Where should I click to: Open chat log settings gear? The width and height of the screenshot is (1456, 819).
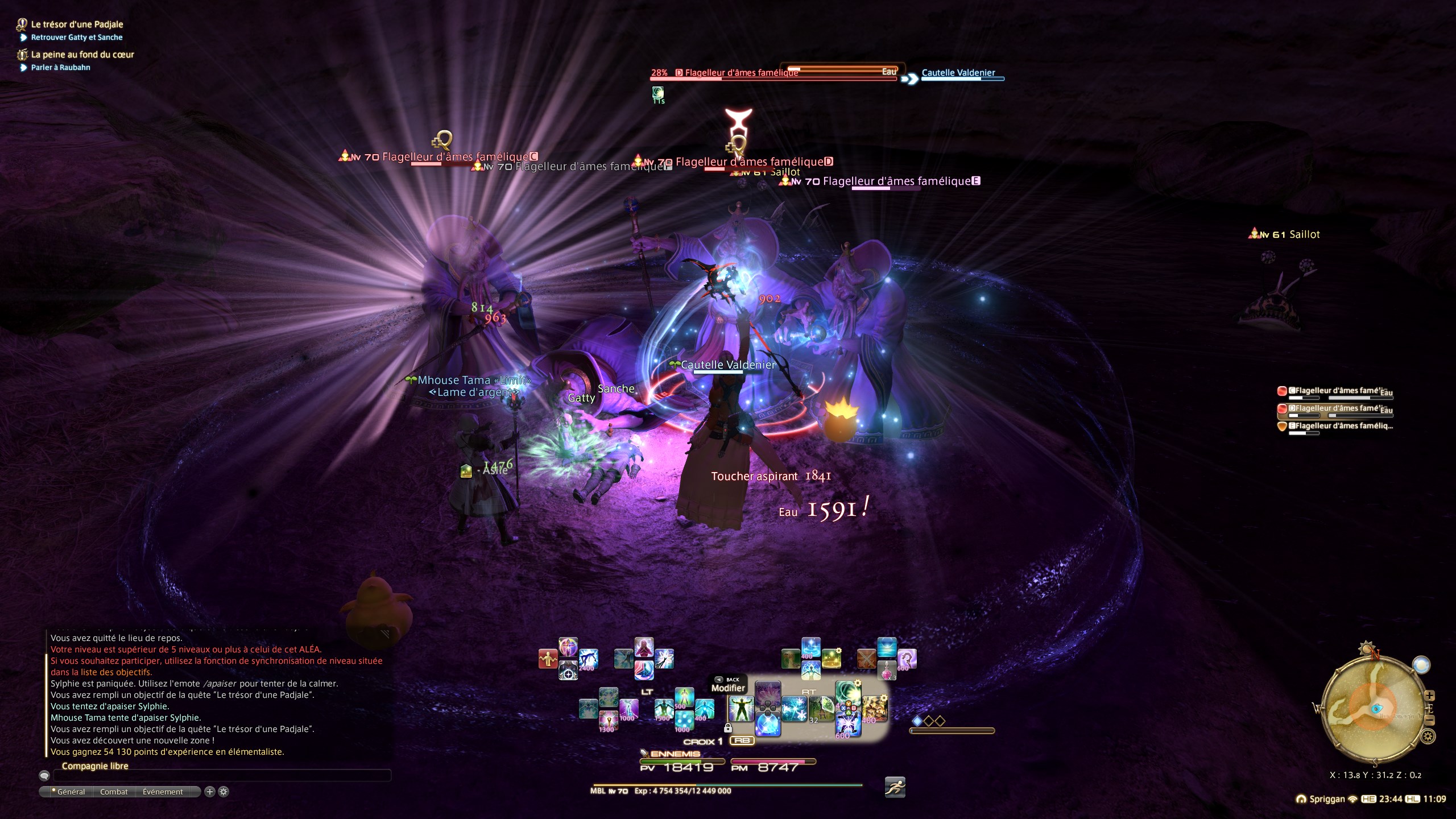(224, 792)
